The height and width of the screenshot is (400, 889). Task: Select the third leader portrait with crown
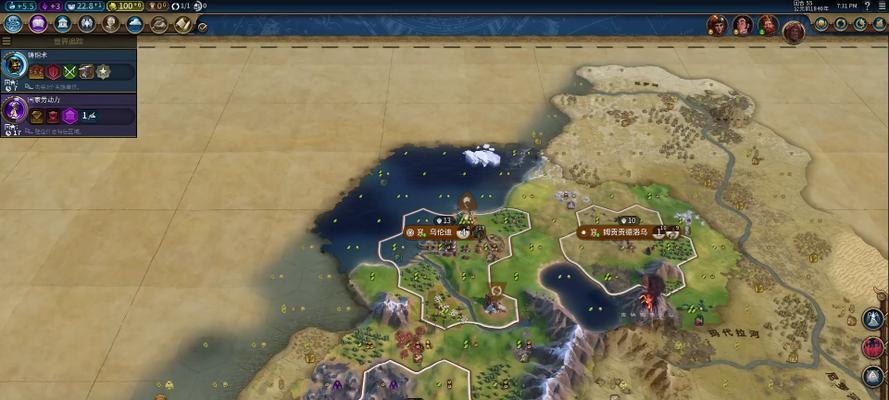point(768,24)
